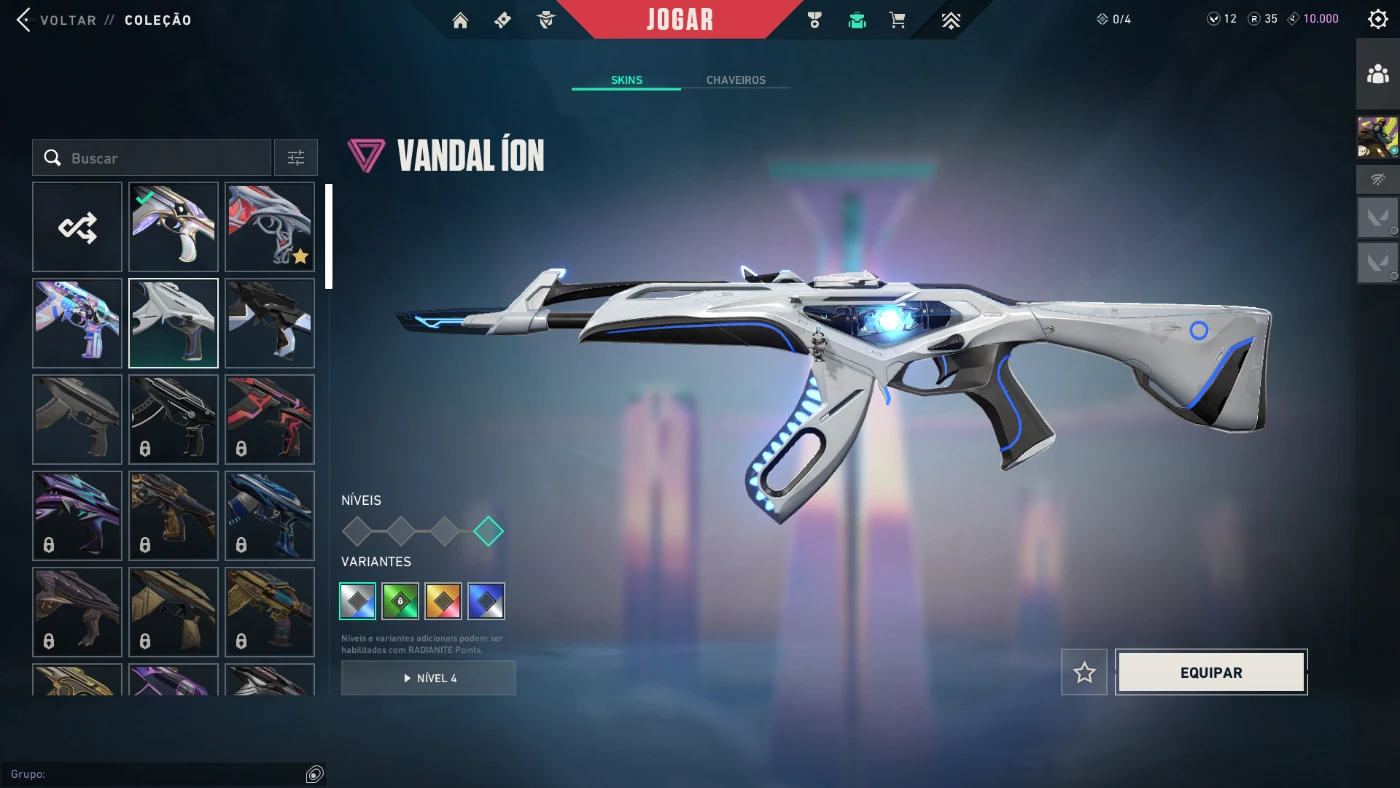Choose the favorited red Vandal skin thumbnail
This screenshot has width=1400, height=788.
[270, 227]
